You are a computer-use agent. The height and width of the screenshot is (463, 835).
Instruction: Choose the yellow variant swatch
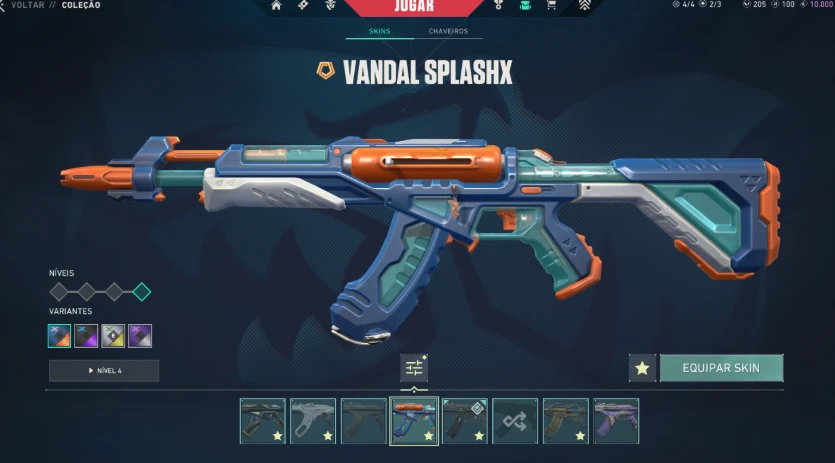113,336
